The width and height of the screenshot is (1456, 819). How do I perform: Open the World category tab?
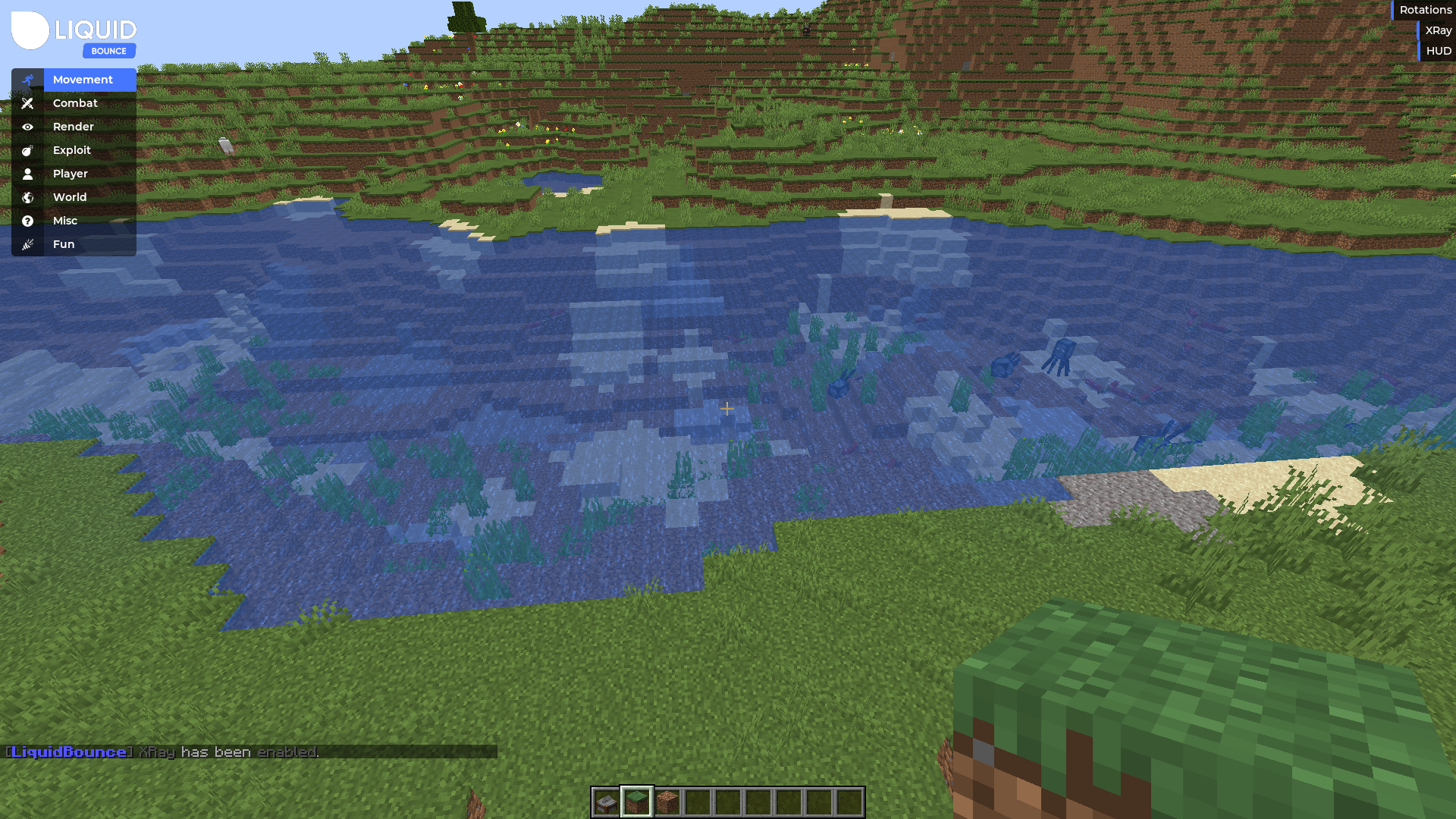point(70,197)
